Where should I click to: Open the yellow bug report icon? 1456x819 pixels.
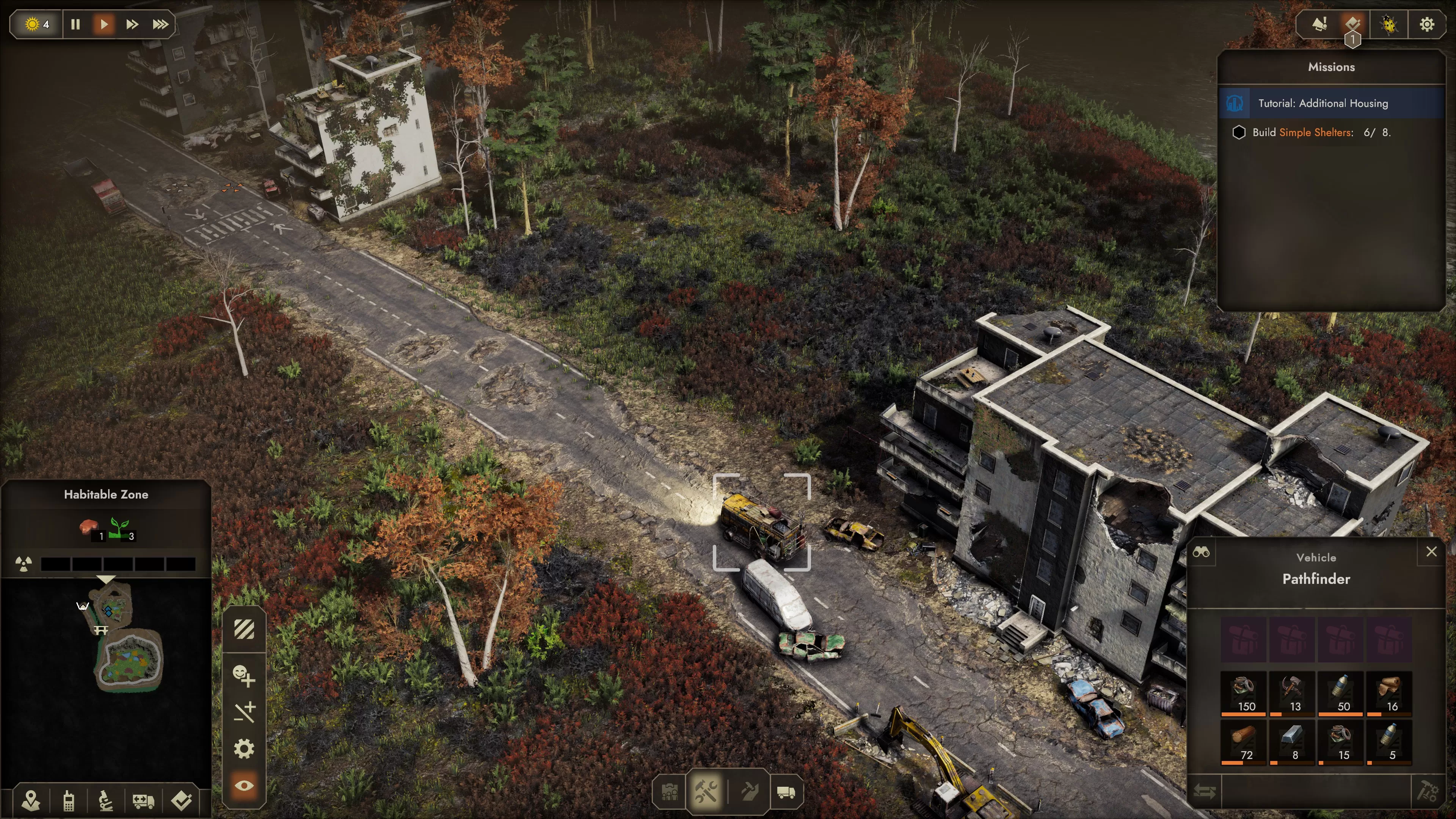(x=1389, y=24)
